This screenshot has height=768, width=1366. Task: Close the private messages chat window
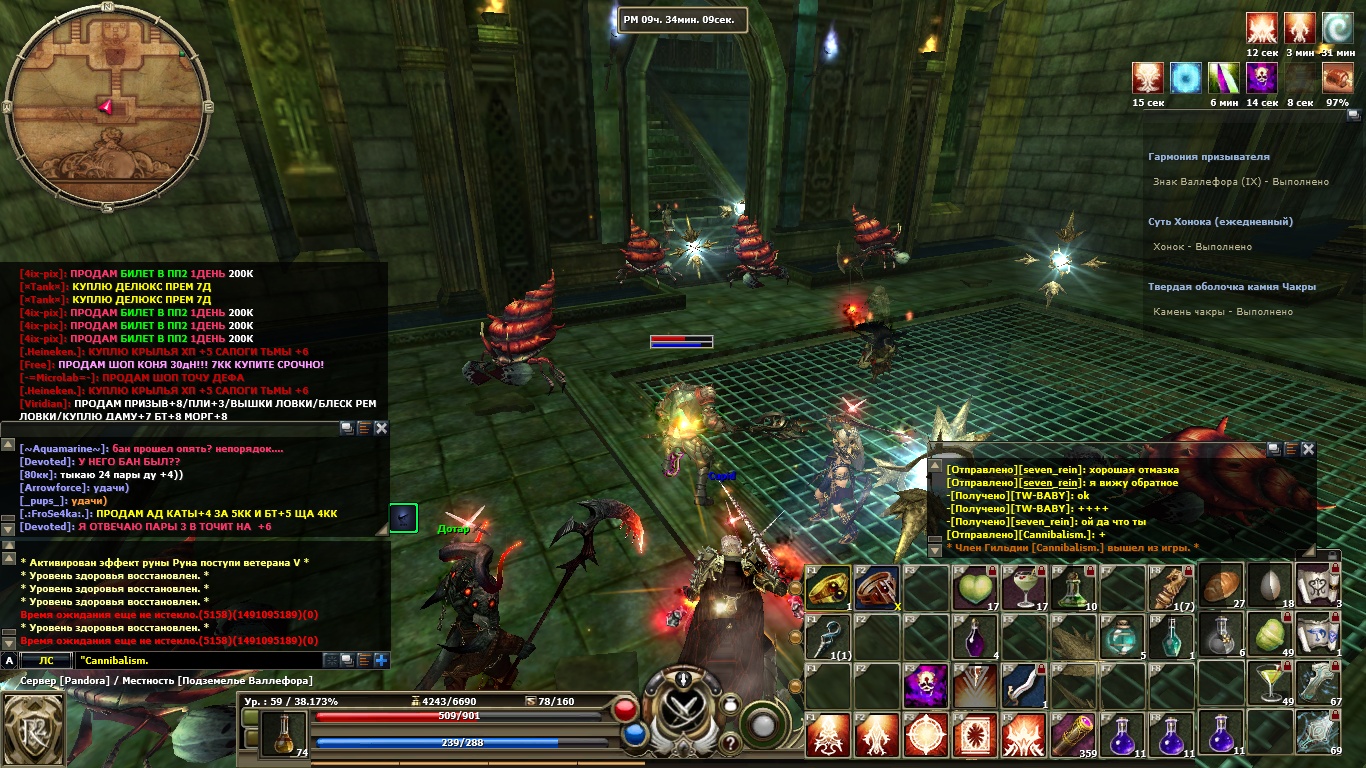(1308, 450)
